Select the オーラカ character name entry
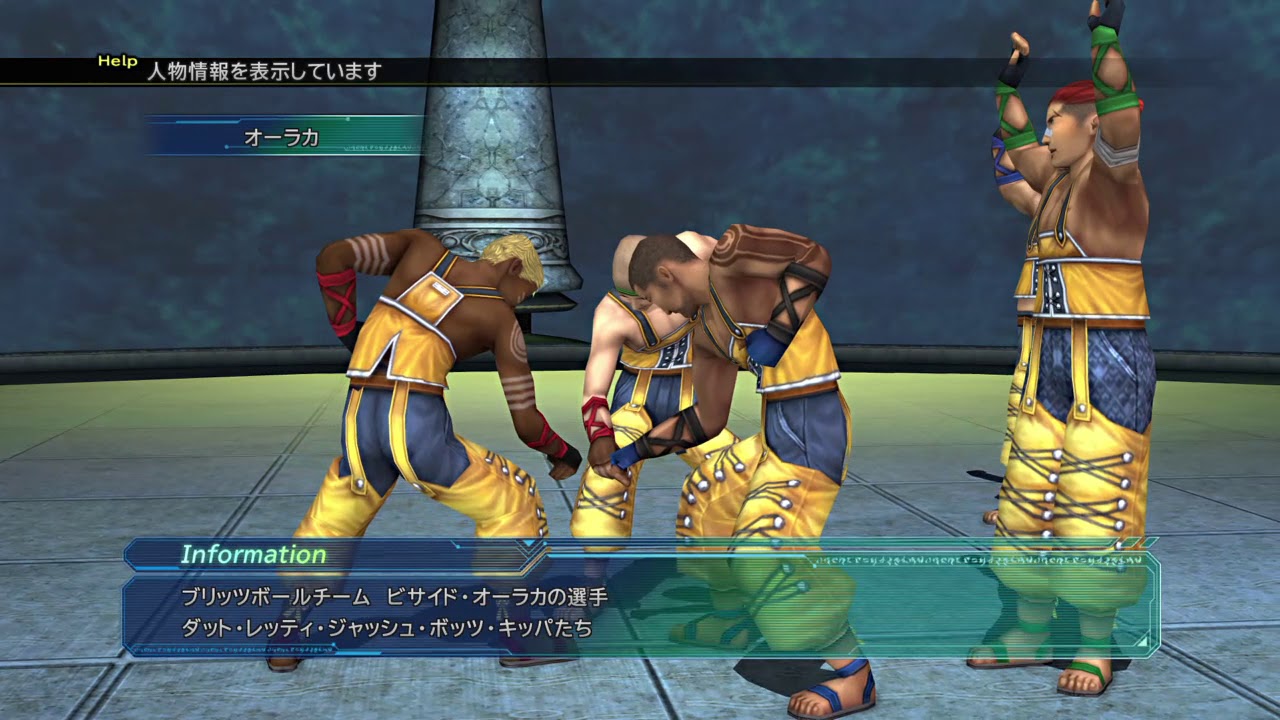This screenshot has width=1280, height=720. point(283,137)
